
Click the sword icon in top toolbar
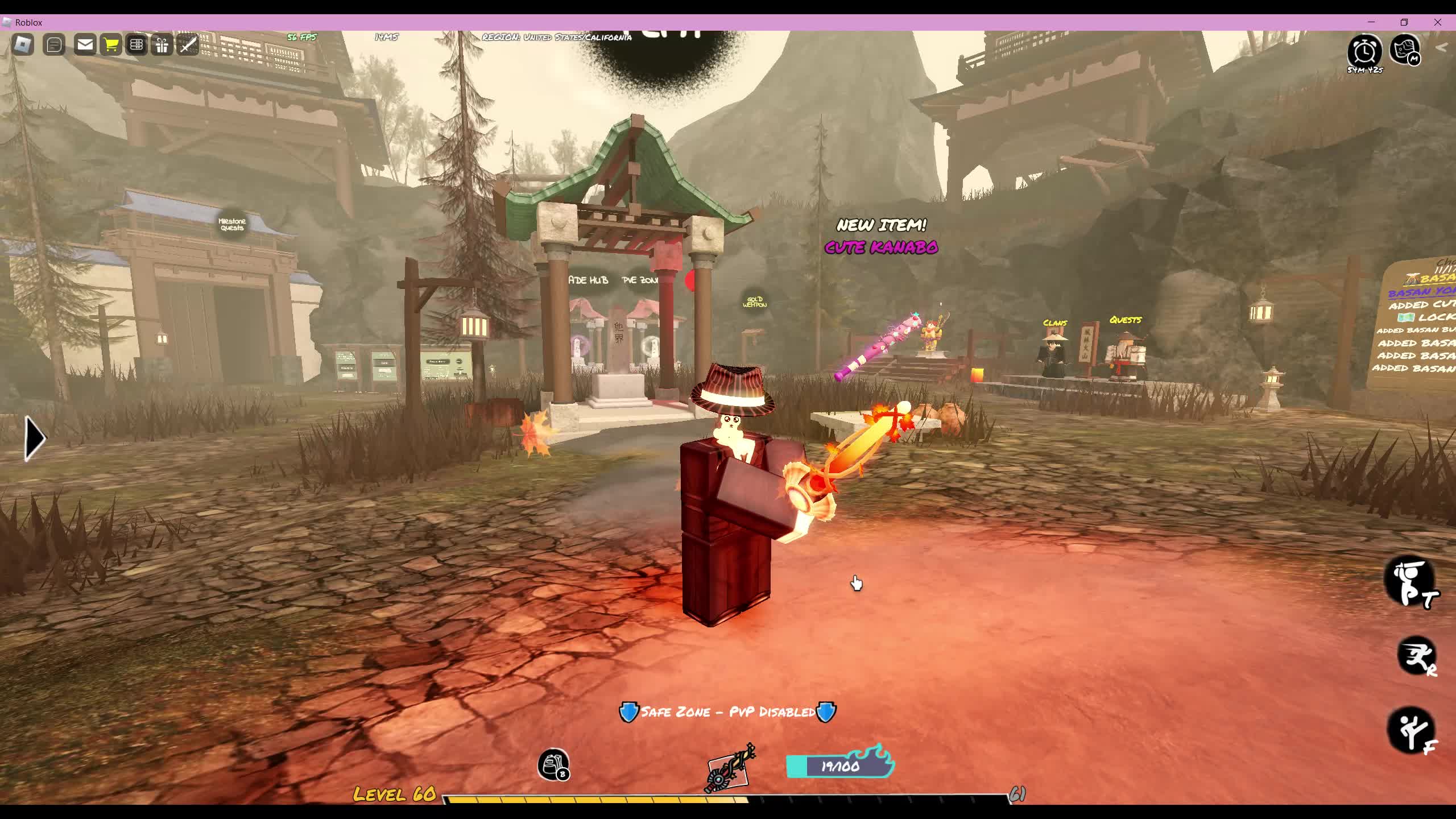click(188, 45)
